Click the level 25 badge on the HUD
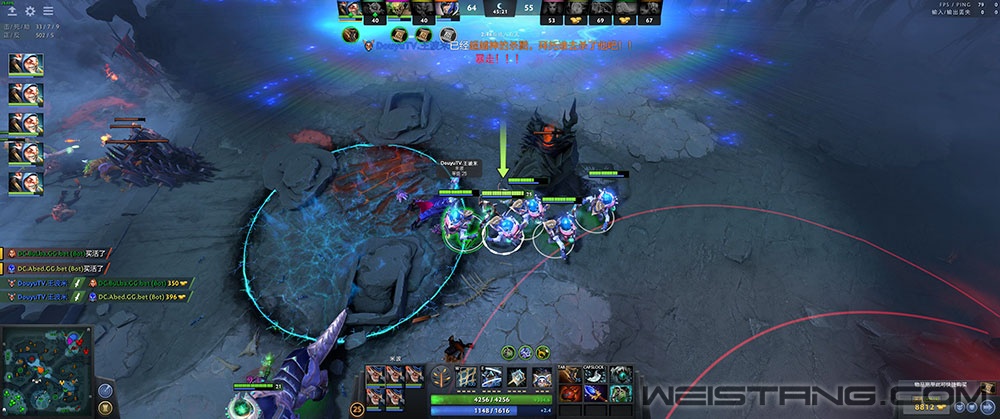Screen dimensions: 1000x419 coord(358,408)
